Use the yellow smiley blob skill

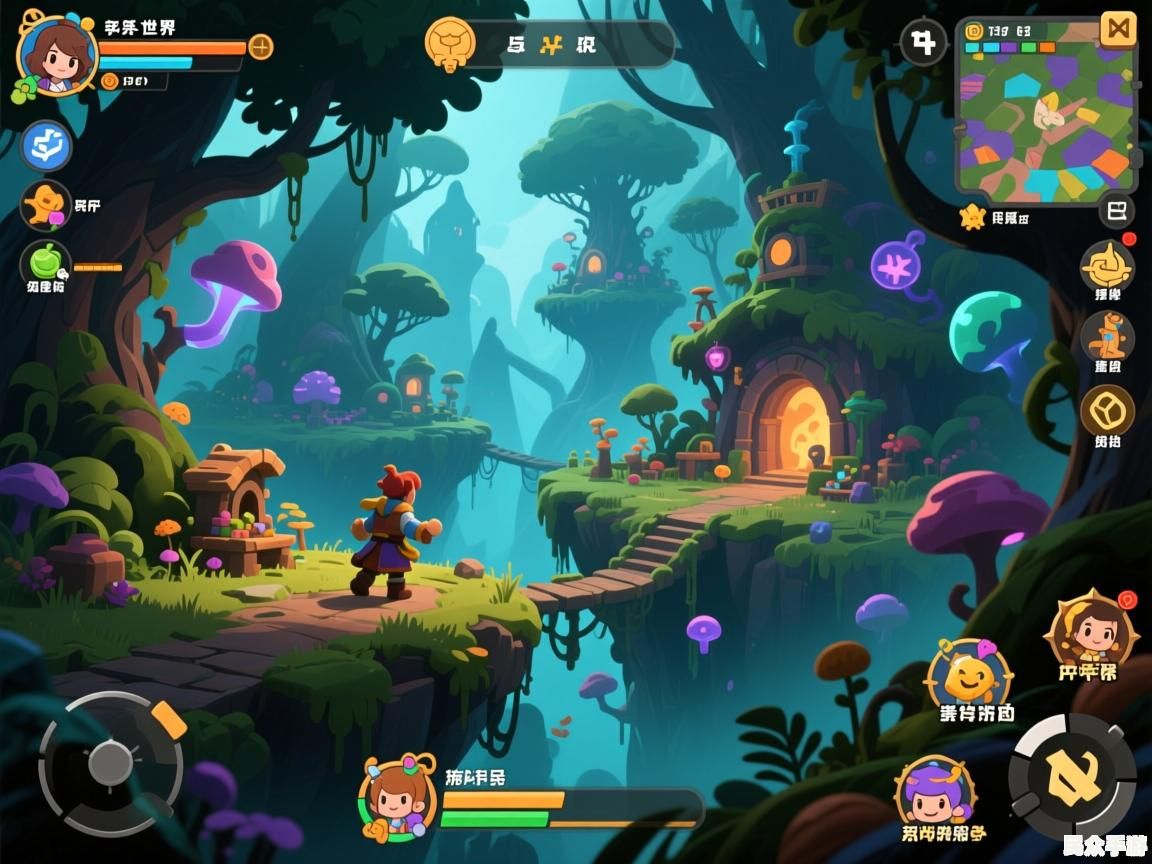[967, 679]
